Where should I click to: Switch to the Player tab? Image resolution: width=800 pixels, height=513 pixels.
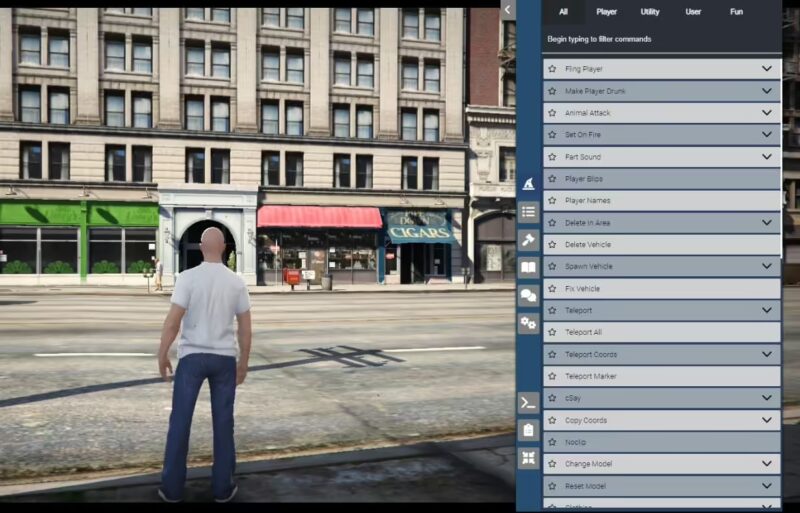point(606,12)
